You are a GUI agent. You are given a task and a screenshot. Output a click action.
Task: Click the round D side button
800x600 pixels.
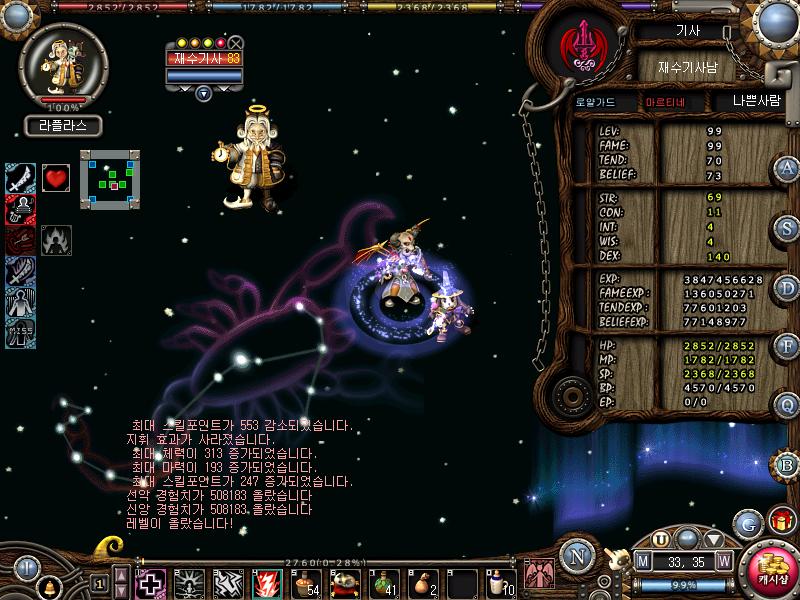[x=788, y=288]
